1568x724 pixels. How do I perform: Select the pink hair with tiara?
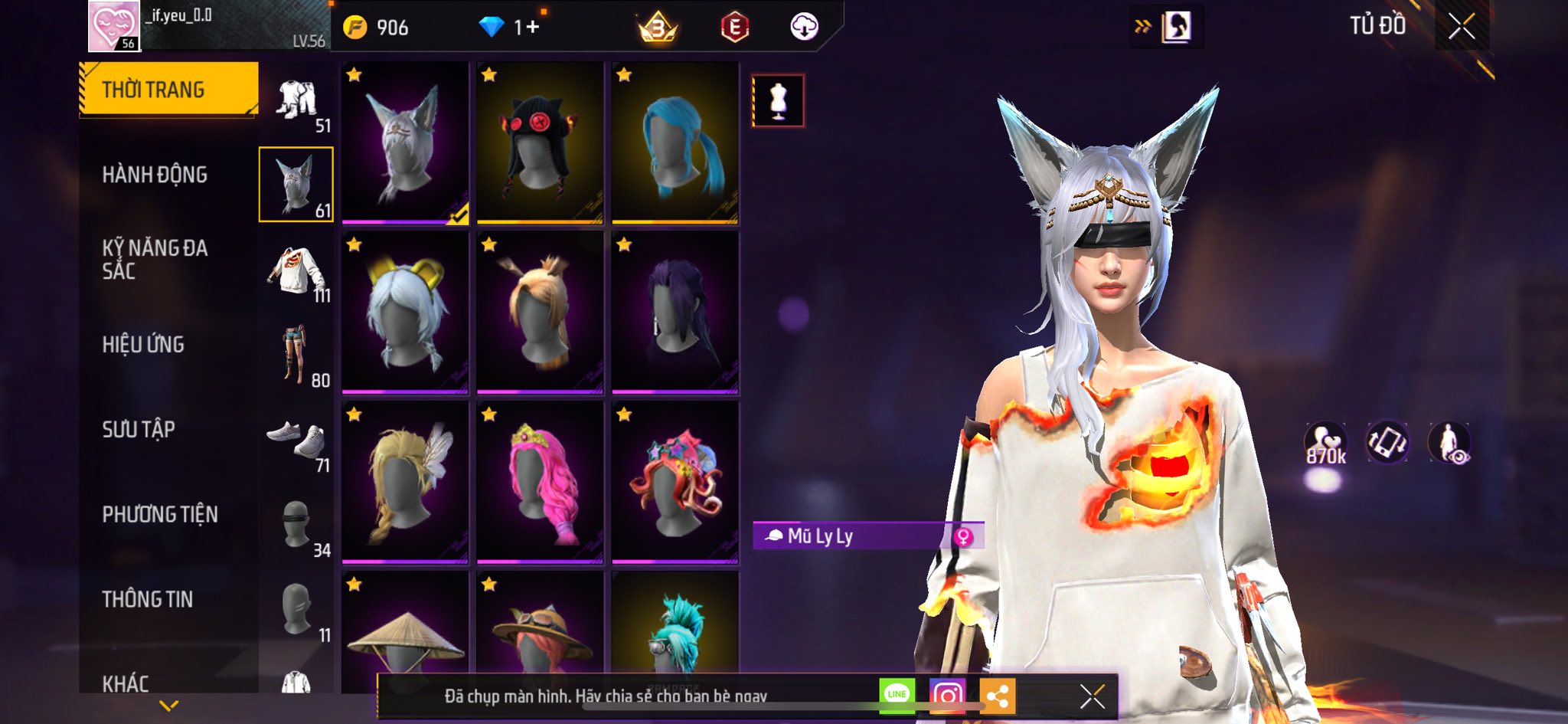[x=540, y=483]
